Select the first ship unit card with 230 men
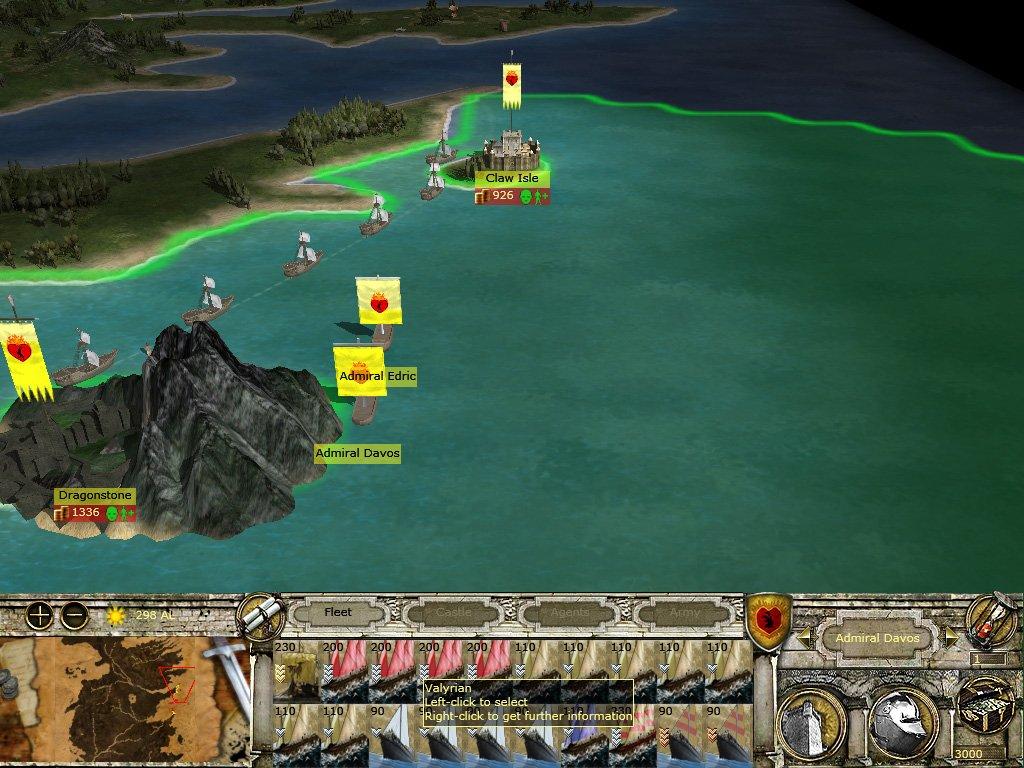Screen dimensions: 1024x768 pos(296,670)
